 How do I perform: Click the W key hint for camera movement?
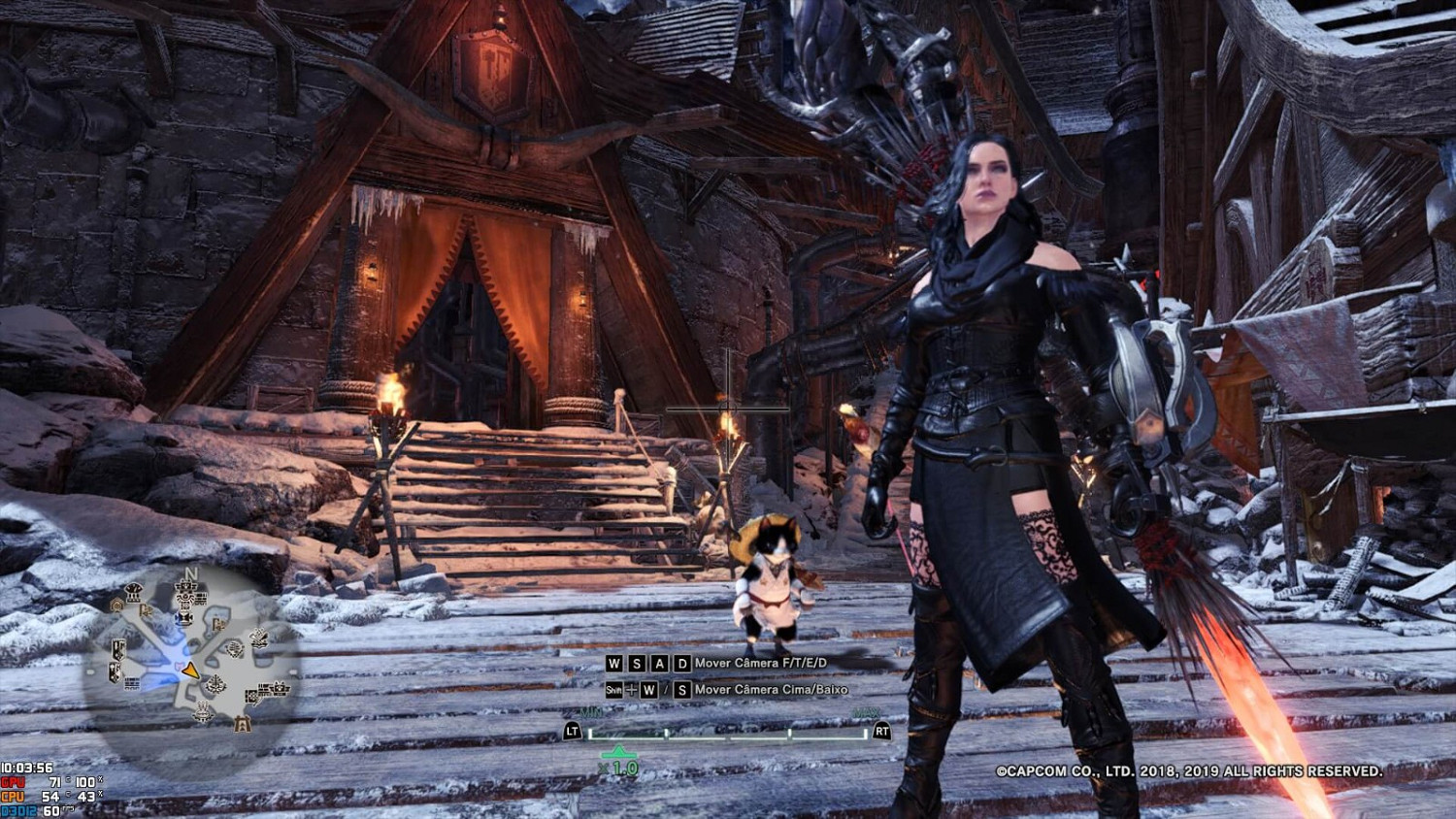pos(615,664)
